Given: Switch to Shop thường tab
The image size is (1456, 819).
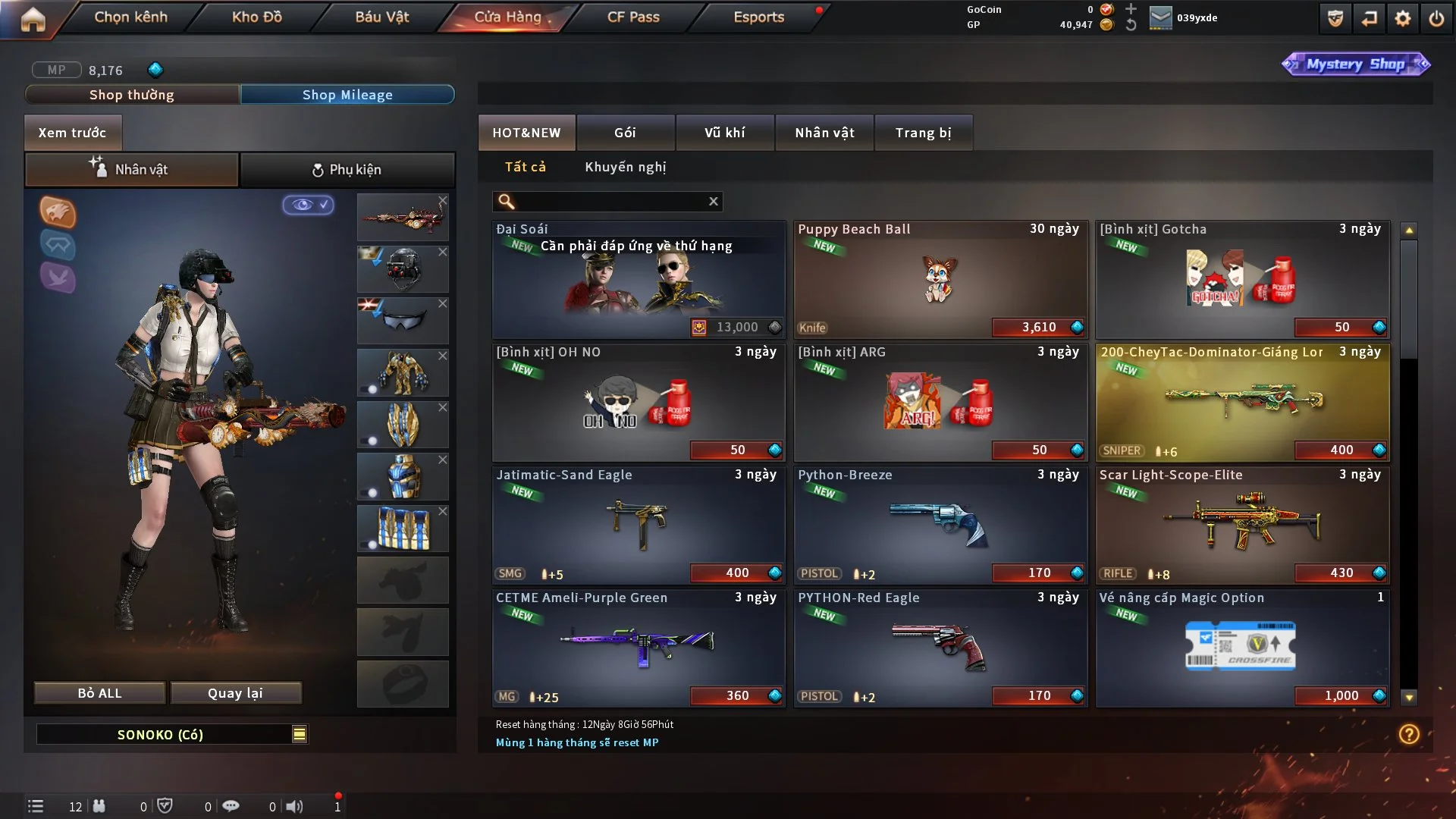Looking at the screenshot, I should (x=132, y=95).
